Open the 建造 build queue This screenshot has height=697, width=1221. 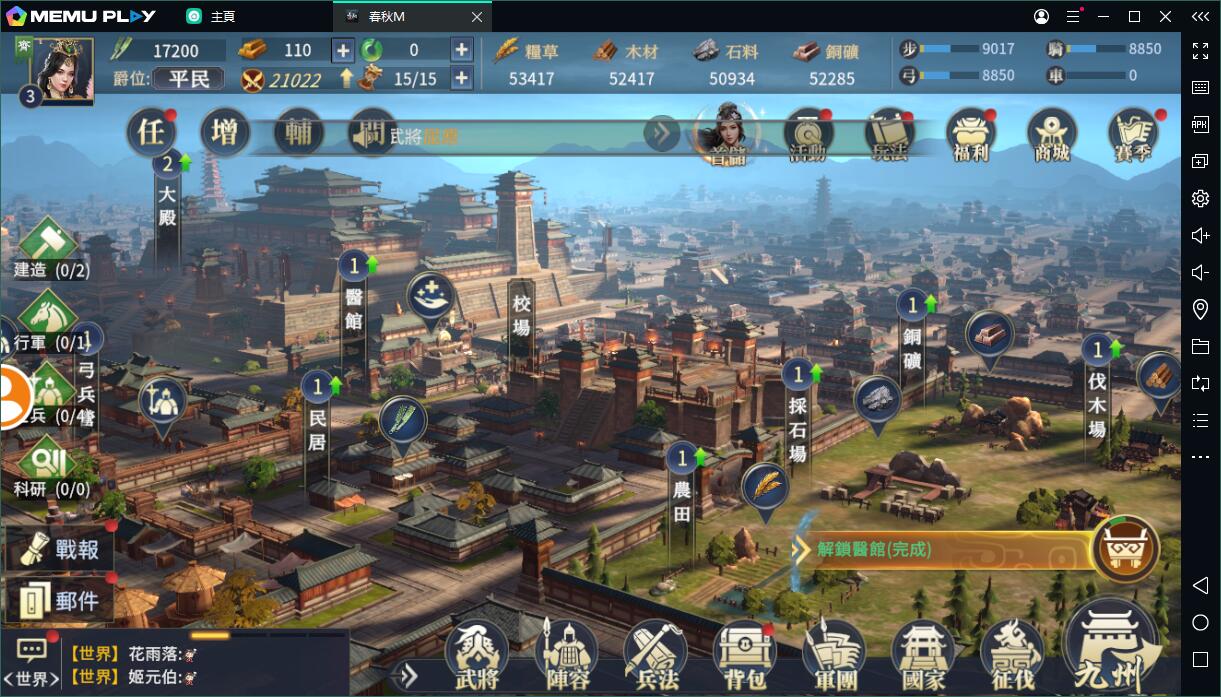coord(47,248)
